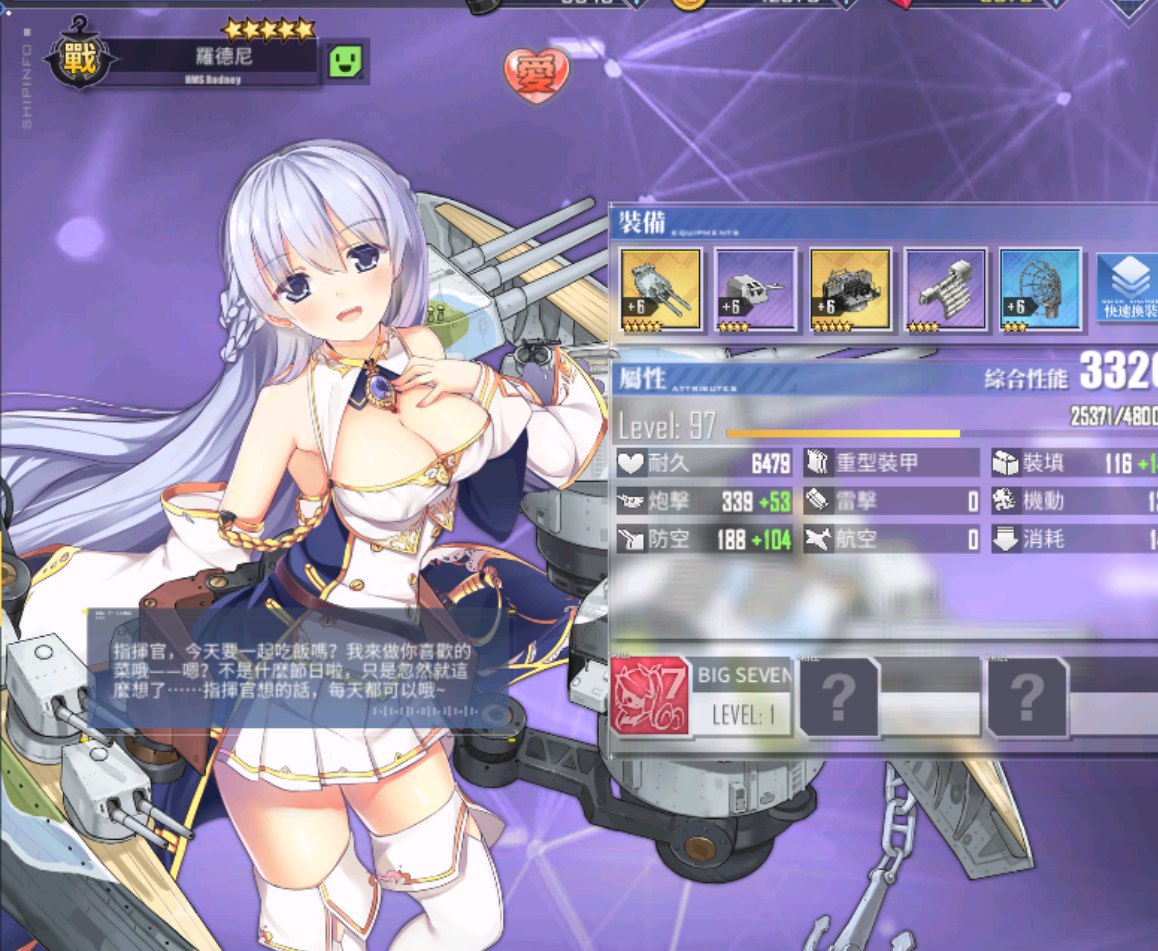
Task: Tap the red 愛 heart affection icon
Action: pyautogui.click(x=536, y=75)
